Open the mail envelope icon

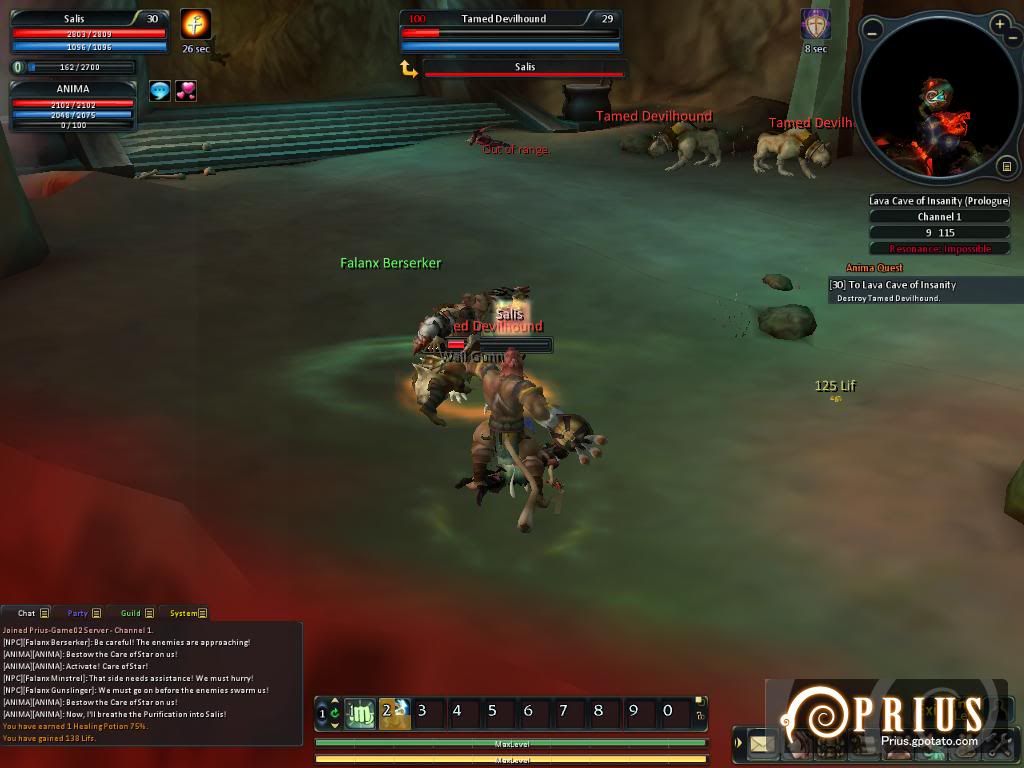[x=762, y=744]
